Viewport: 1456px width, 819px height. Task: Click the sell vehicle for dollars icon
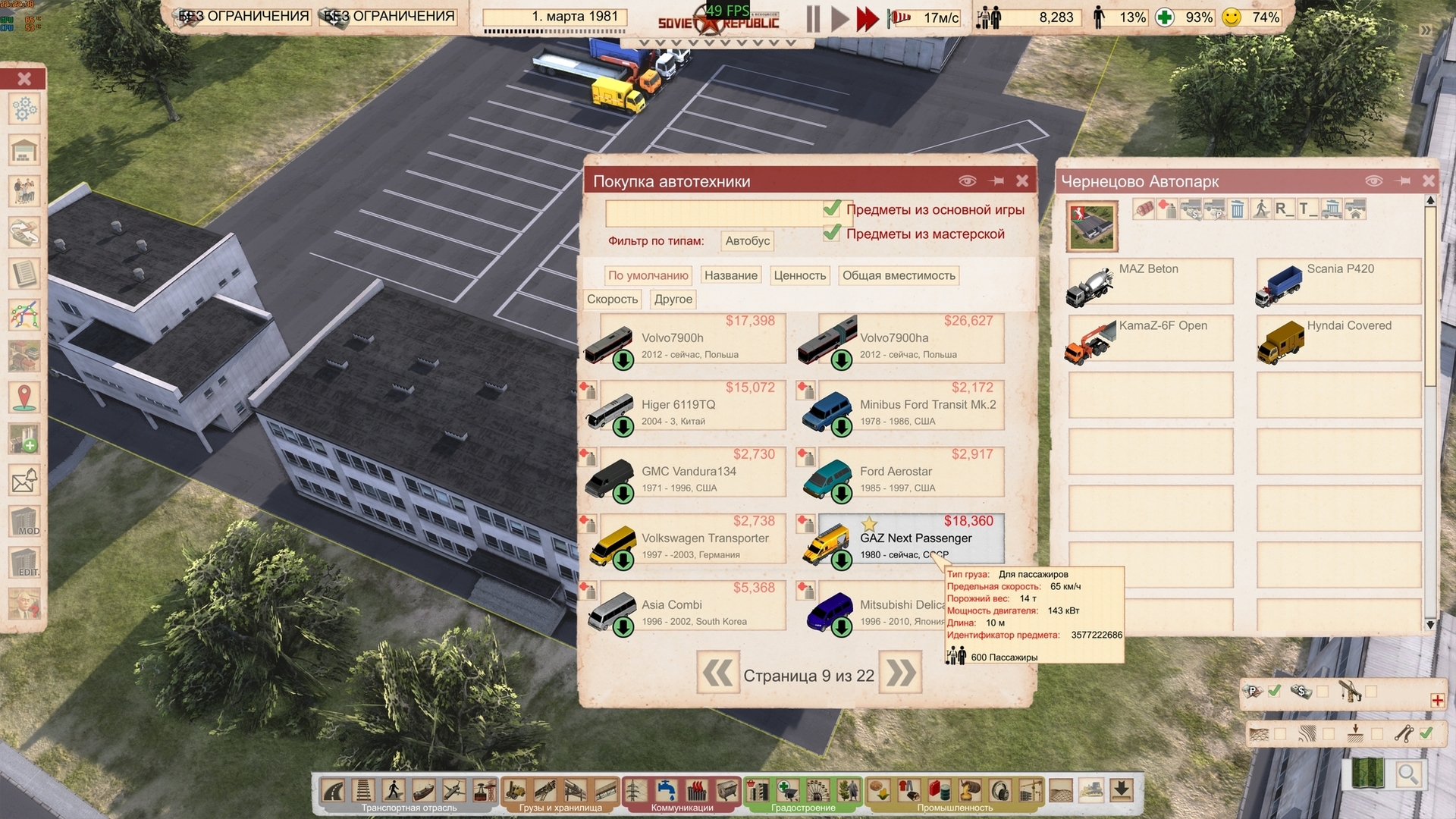1191,209
